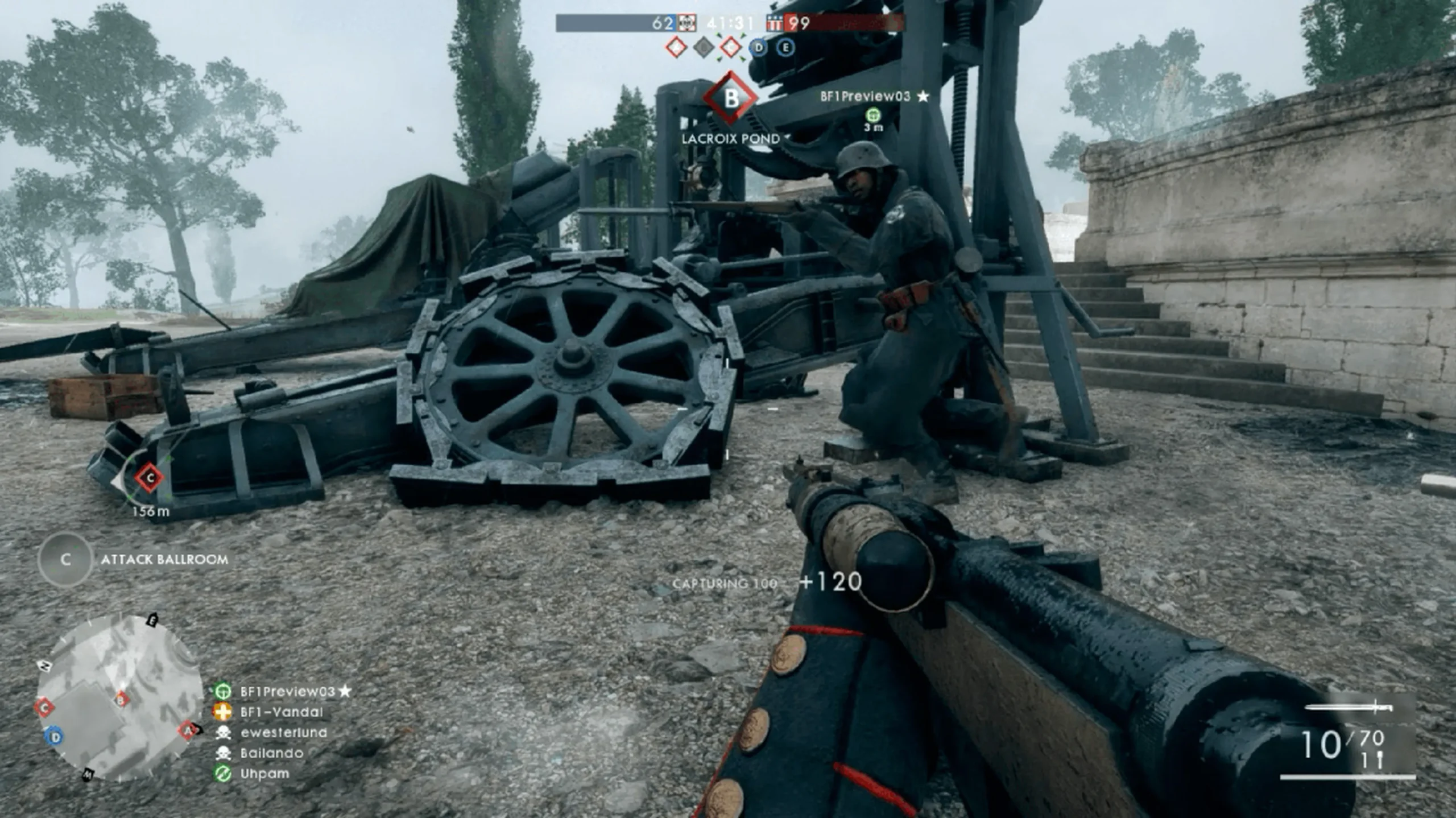Screen dimensions: 1456x818
Task: Click the skull icon next to Bailando
Action: coord(223,753)
